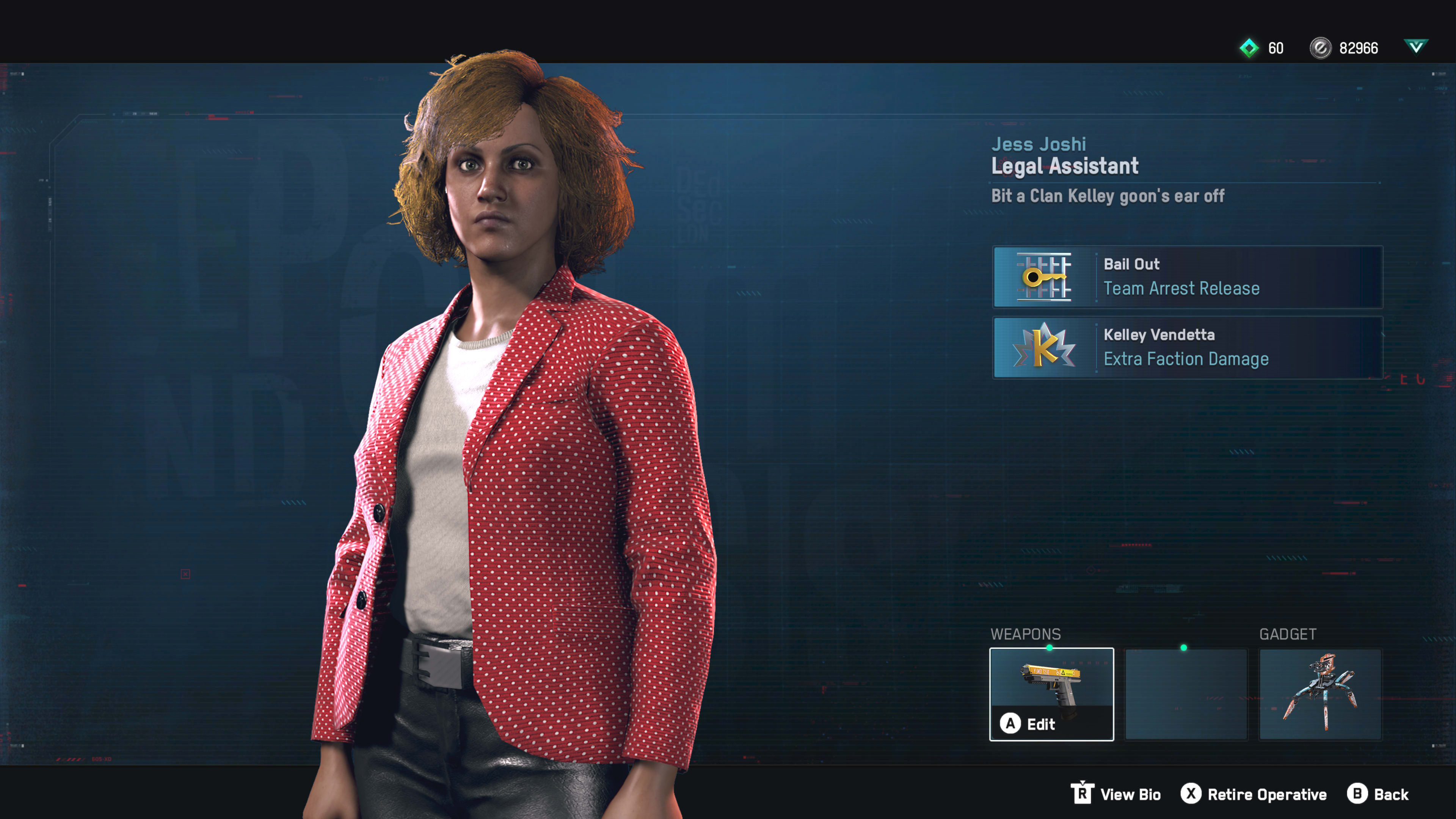
Task: Select the Bail Out ability row
Action: tap(1187, 277)
